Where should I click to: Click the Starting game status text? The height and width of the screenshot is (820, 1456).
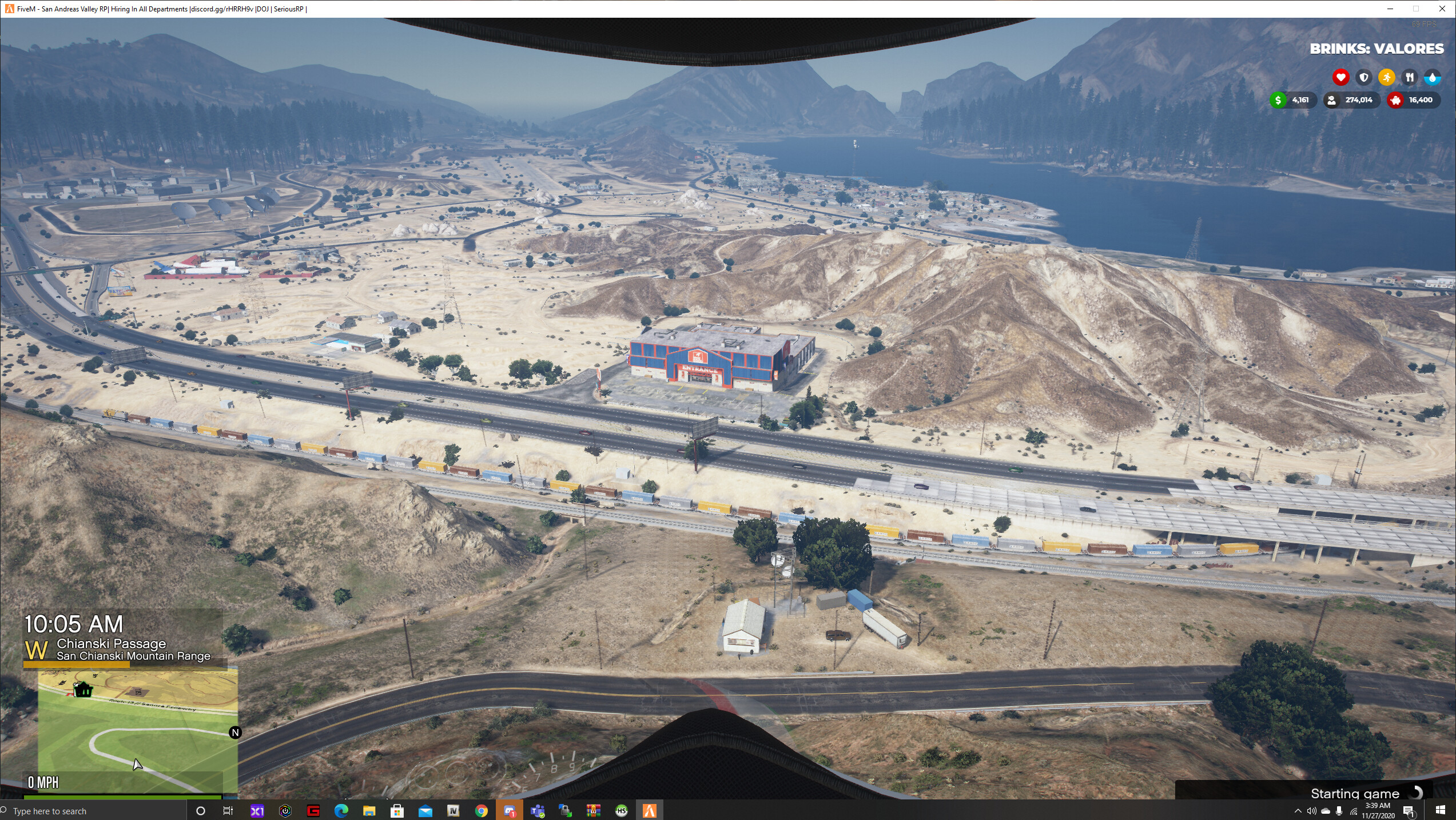click(1355, 794)
